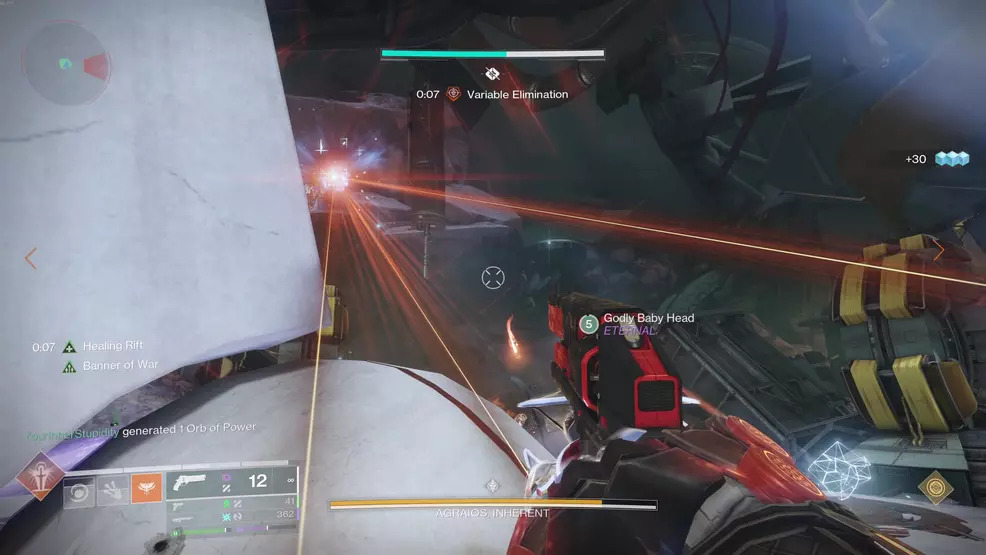Click the golden diamond emblem icon
The image size is (986, 555).
(935, 487)
